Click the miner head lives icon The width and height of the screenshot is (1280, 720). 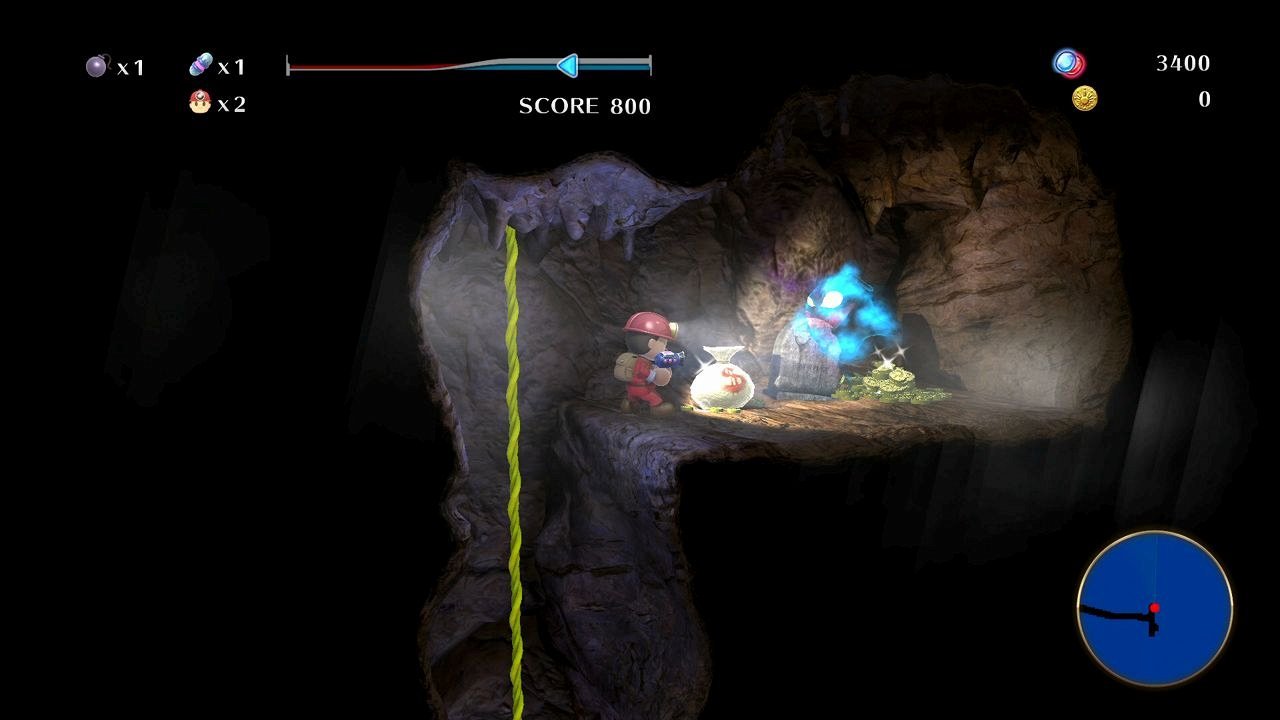pyautogui.click(x=197, y=101)
